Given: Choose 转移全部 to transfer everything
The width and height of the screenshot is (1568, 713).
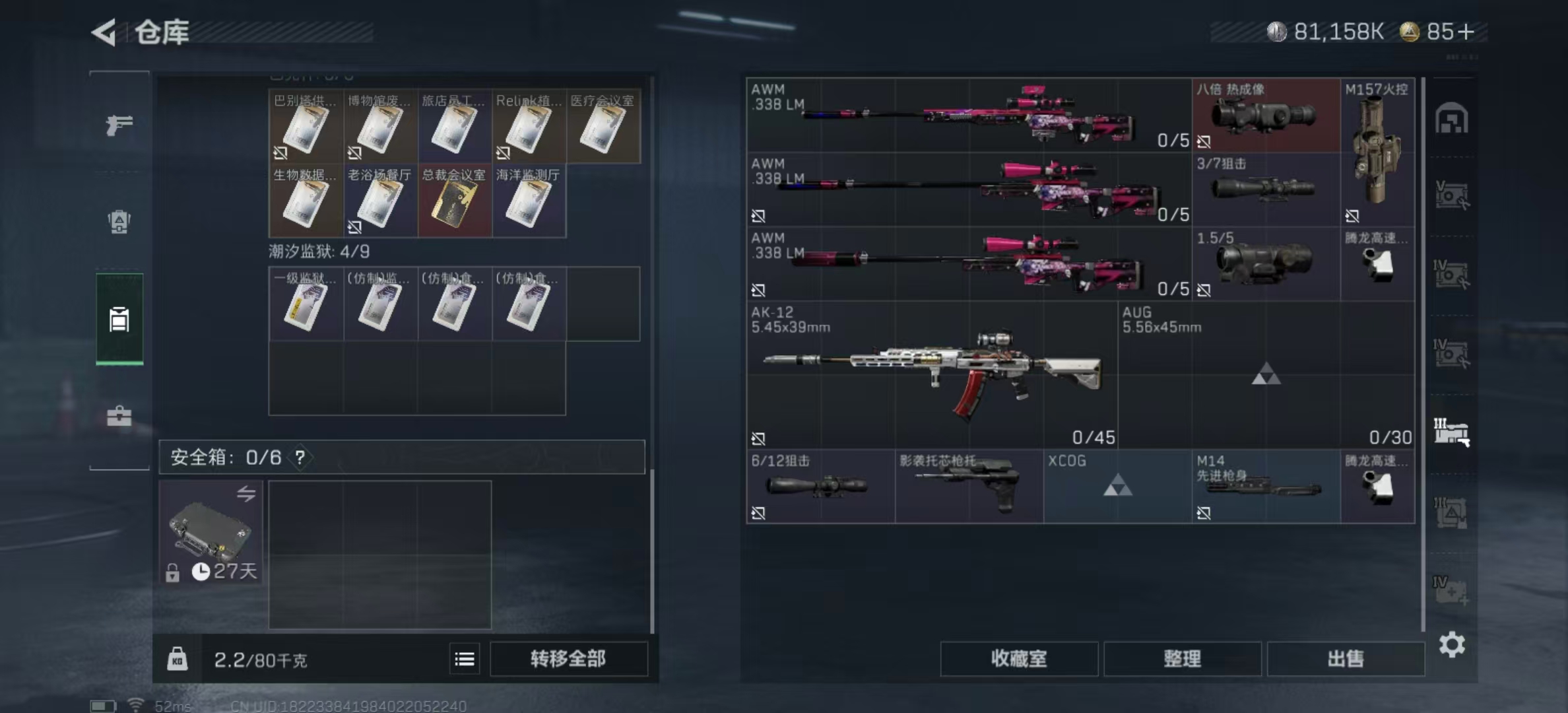Looking at the screenshot, I should point(568,658).
